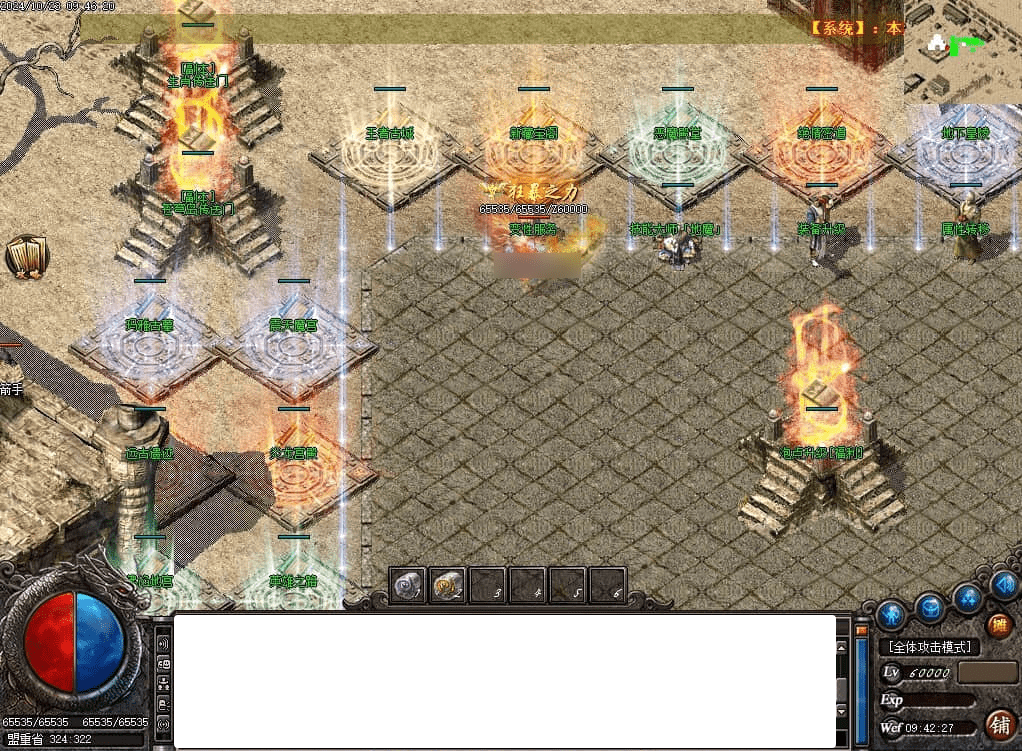Open the skills blue orb button
Image resolution: width=1022 pixels, height=751 pixels.
coord(967,598)
